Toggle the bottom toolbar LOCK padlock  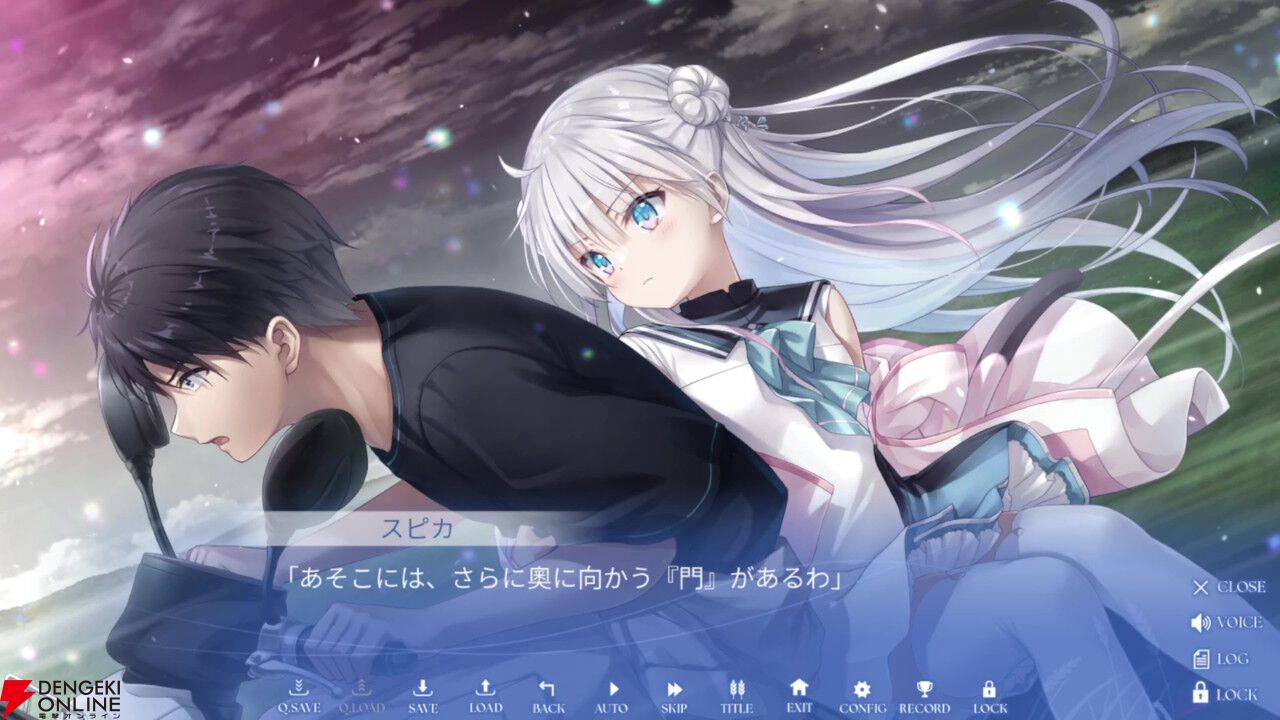click(x=987, y=690)
